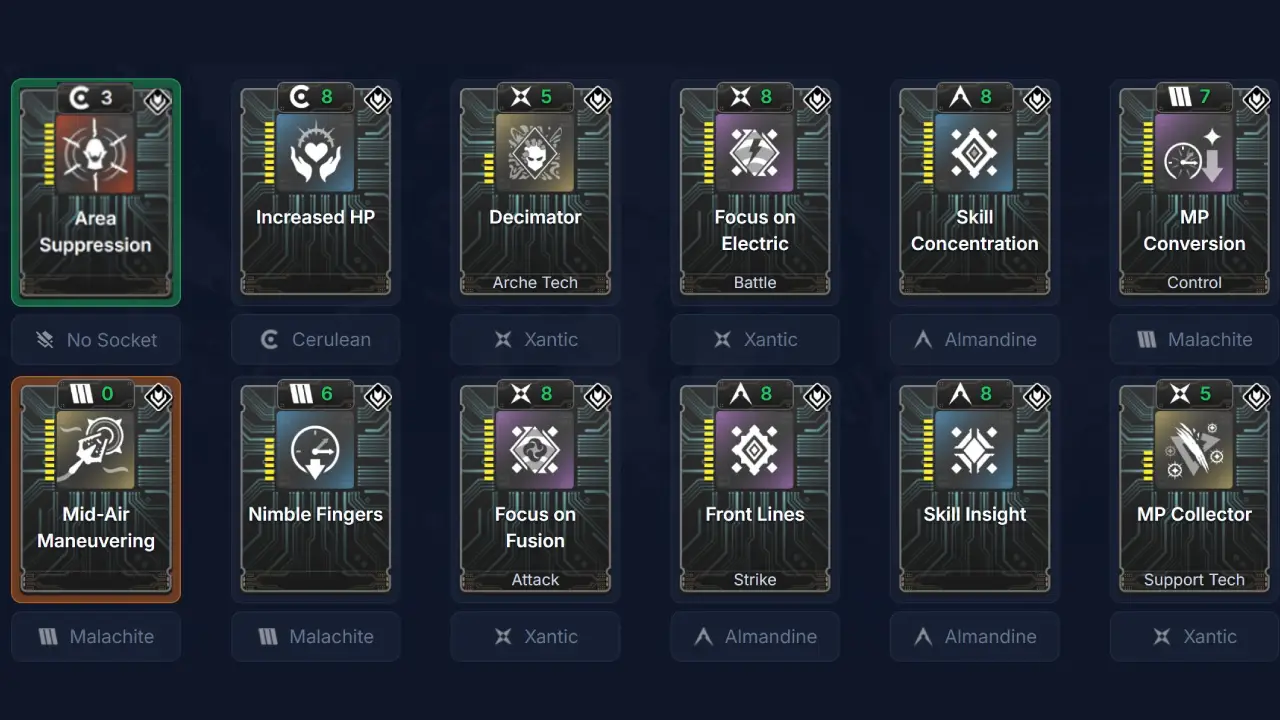
Task: Click the Increased HP heart icon
Action: [x=316, y=153]
